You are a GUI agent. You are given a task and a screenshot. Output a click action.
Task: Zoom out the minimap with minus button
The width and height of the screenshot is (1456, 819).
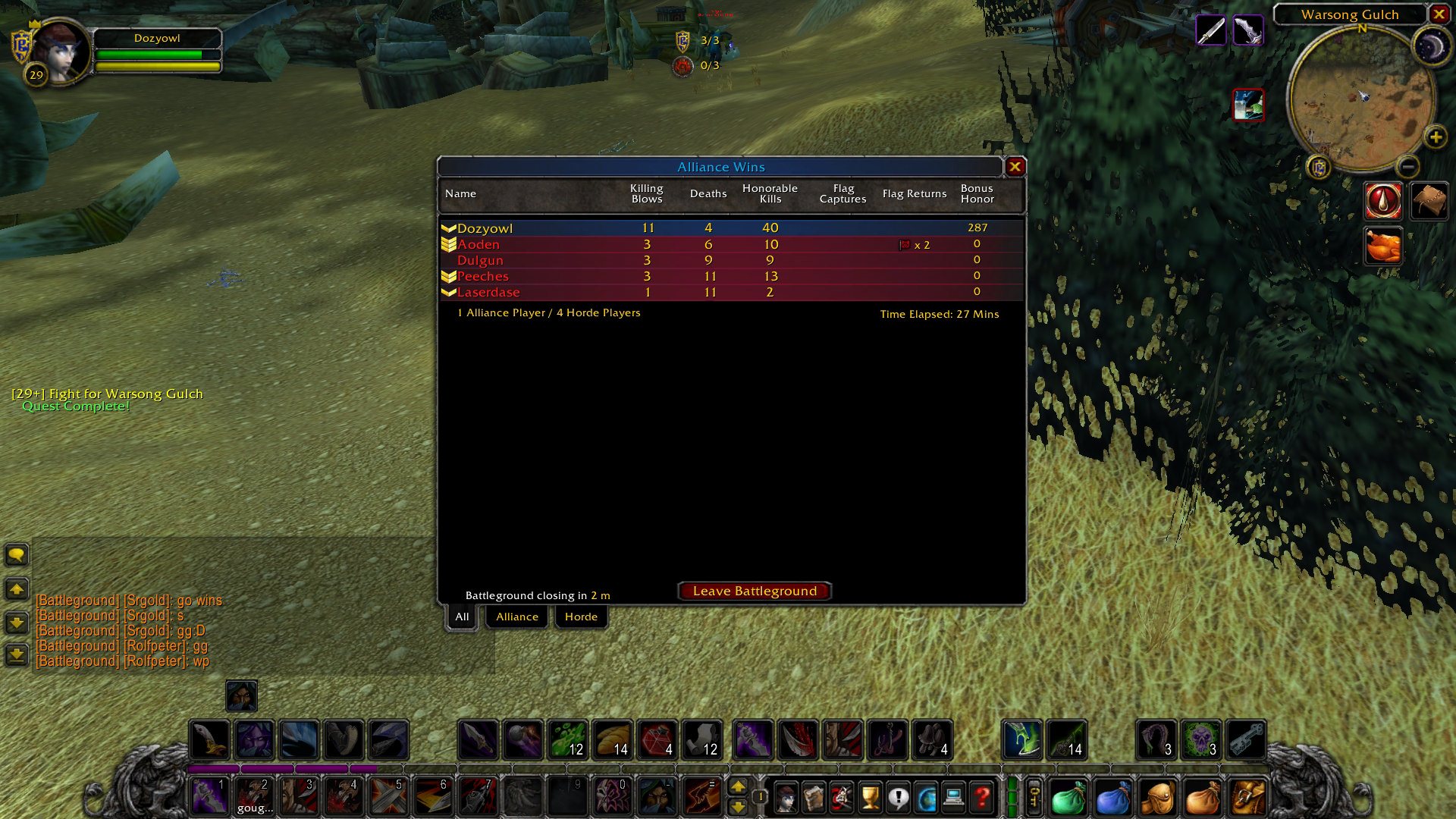pyautogui.click(x=1407, y=166)
